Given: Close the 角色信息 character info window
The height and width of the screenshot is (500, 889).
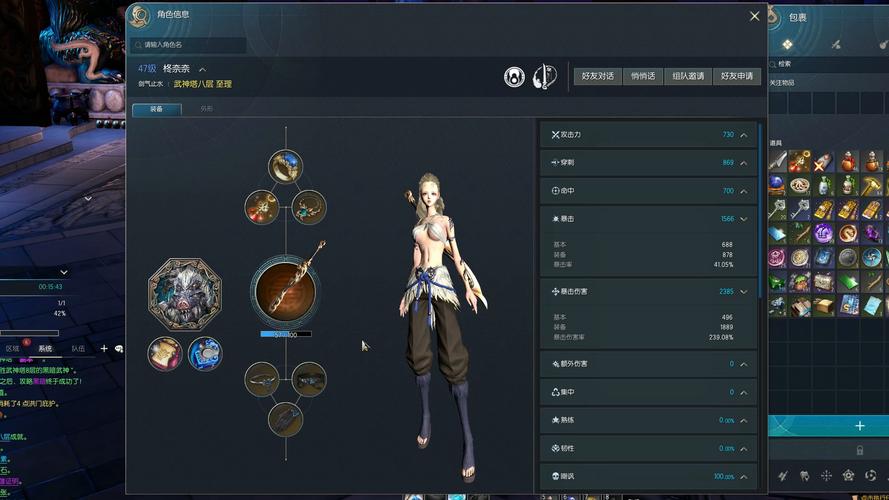Looking at the screenshot, I should pos(755,16).
